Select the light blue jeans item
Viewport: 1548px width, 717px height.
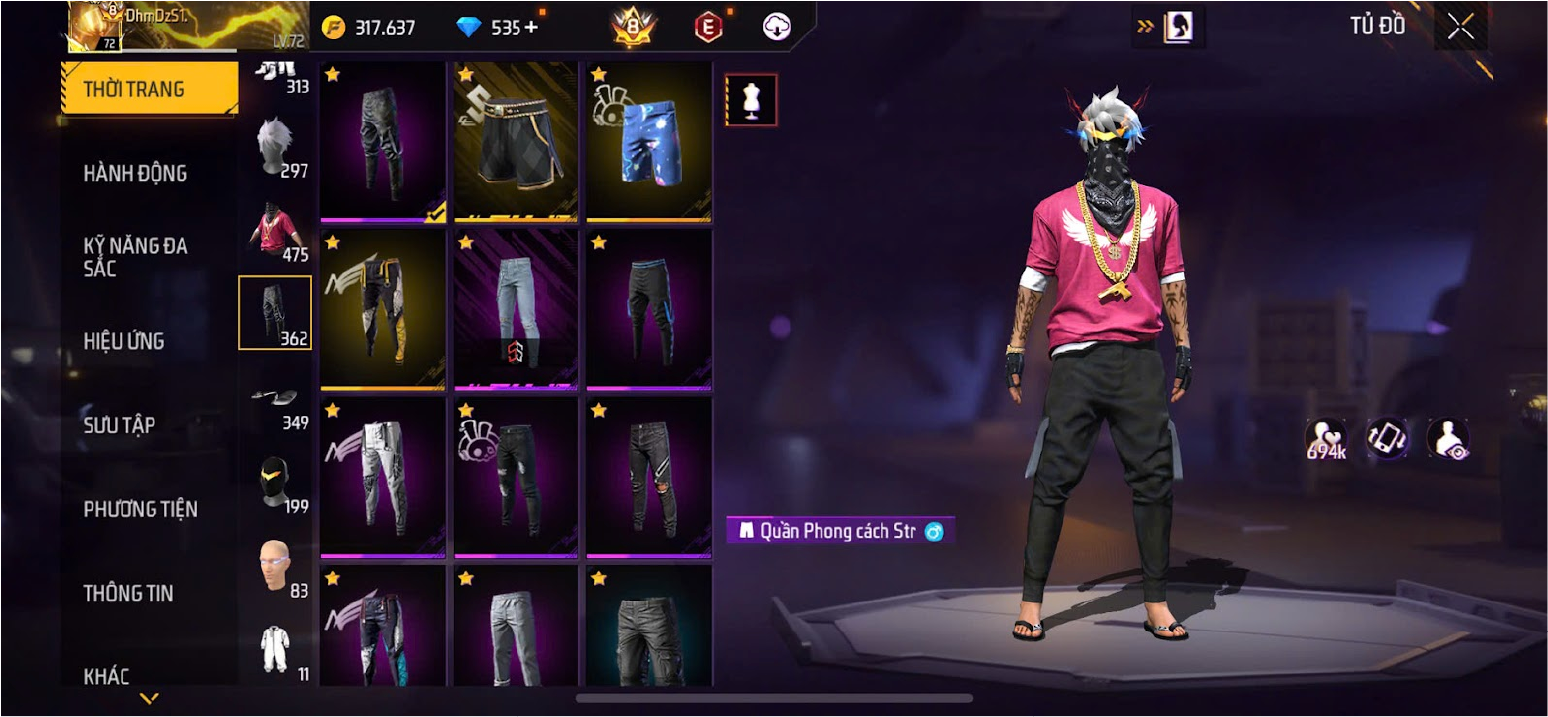(x=516, y=309)
